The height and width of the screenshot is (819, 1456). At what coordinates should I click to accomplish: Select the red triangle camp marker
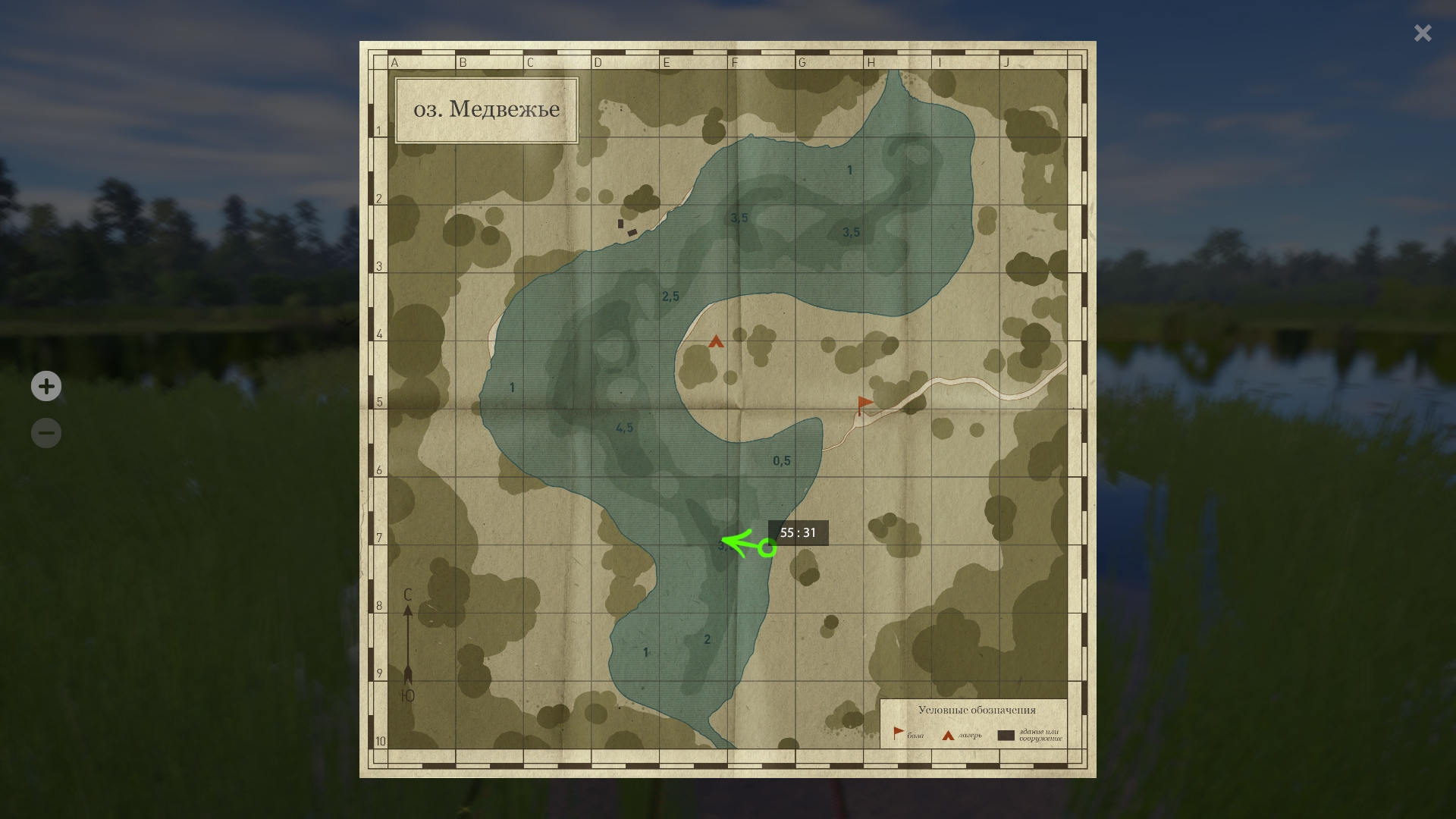pyautogui.click(x=716, y=342)
